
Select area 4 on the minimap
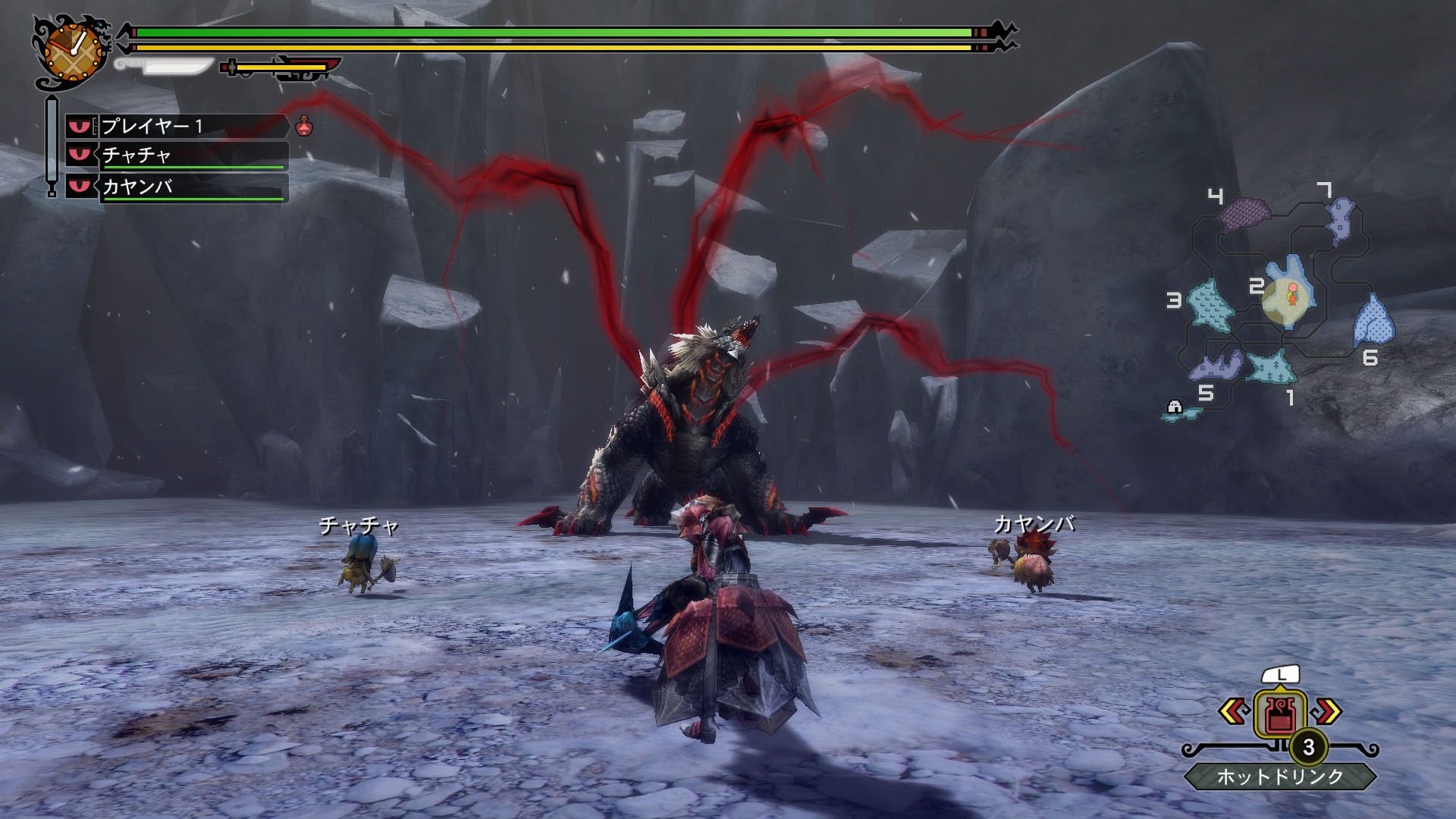pyautogui.click(x=1244, y=214)
